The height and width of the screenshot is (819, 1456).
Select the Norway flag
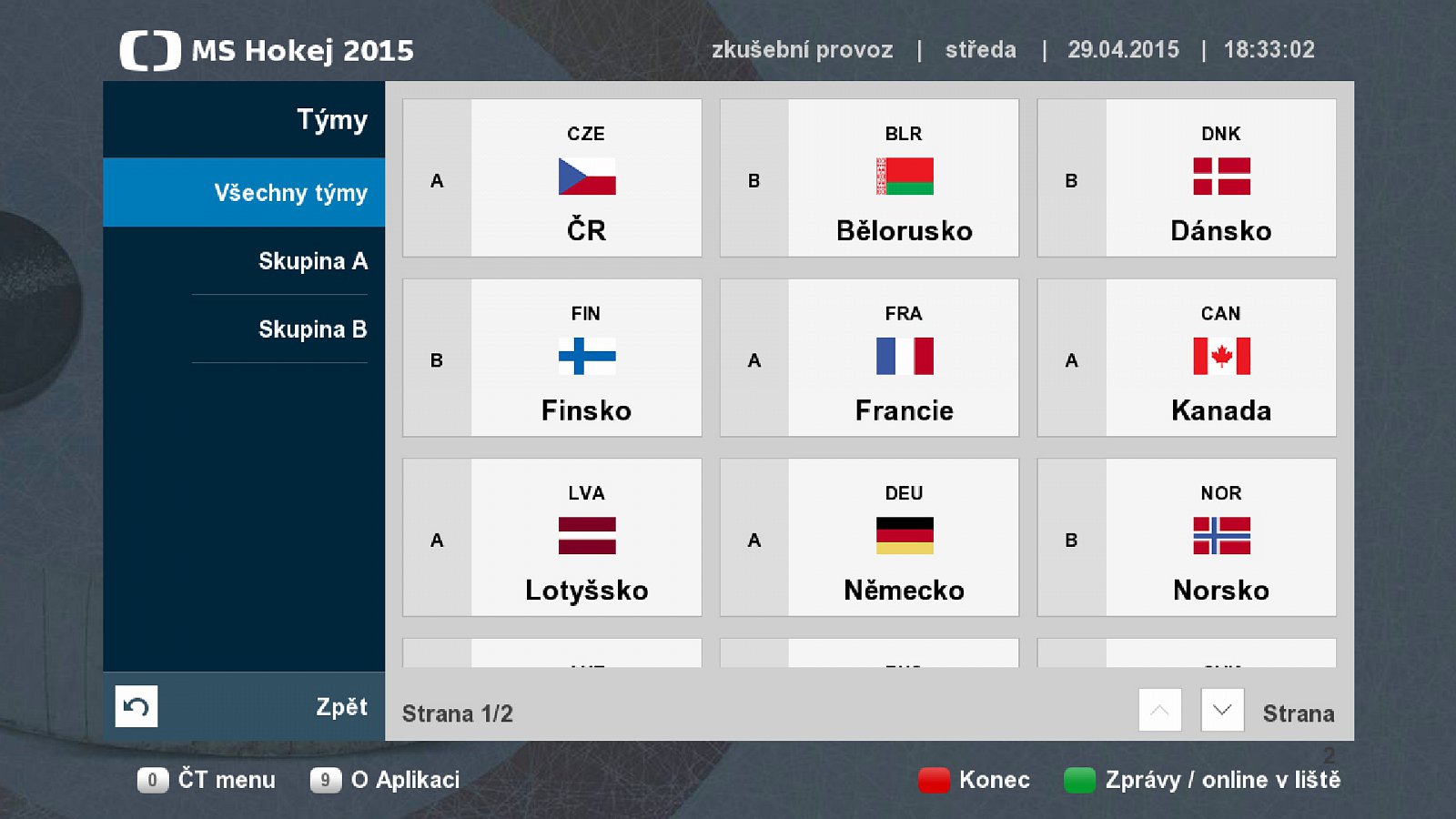click(1219, 537)
